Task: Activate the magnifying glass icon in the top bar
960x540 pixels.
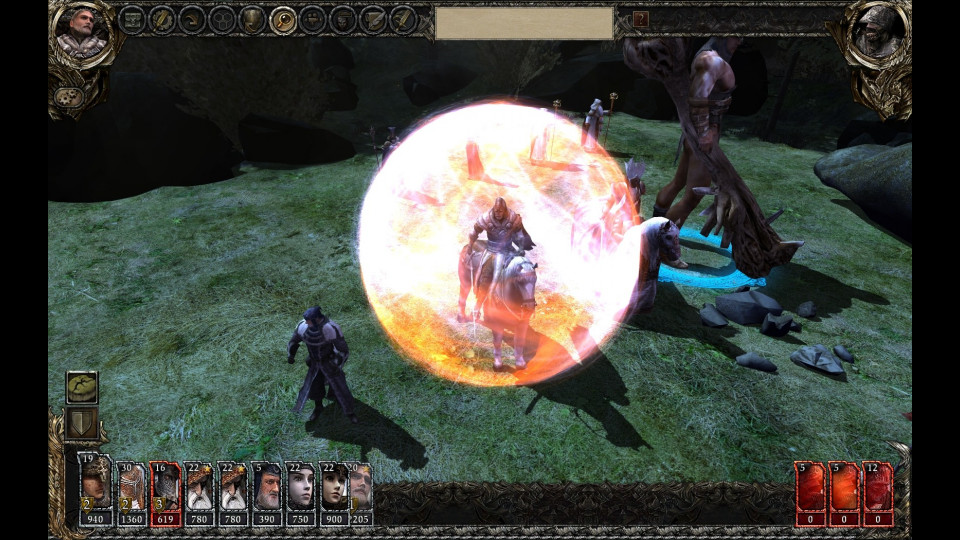Action: tap(283, 19)
